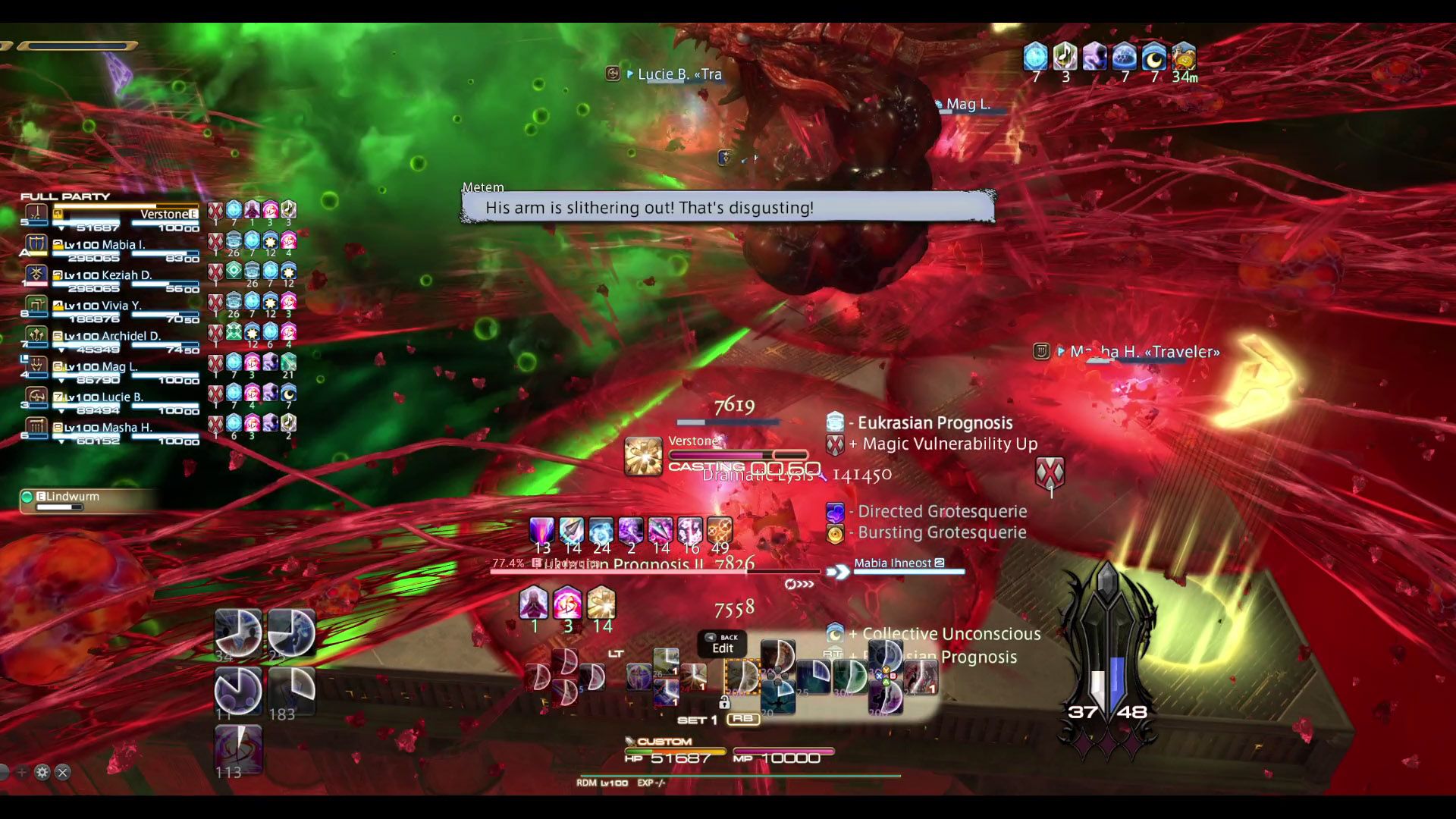The image size is (1456, 819).
Task: Toggle the hotbar padlock icon
Action: (x=724, y=703)
